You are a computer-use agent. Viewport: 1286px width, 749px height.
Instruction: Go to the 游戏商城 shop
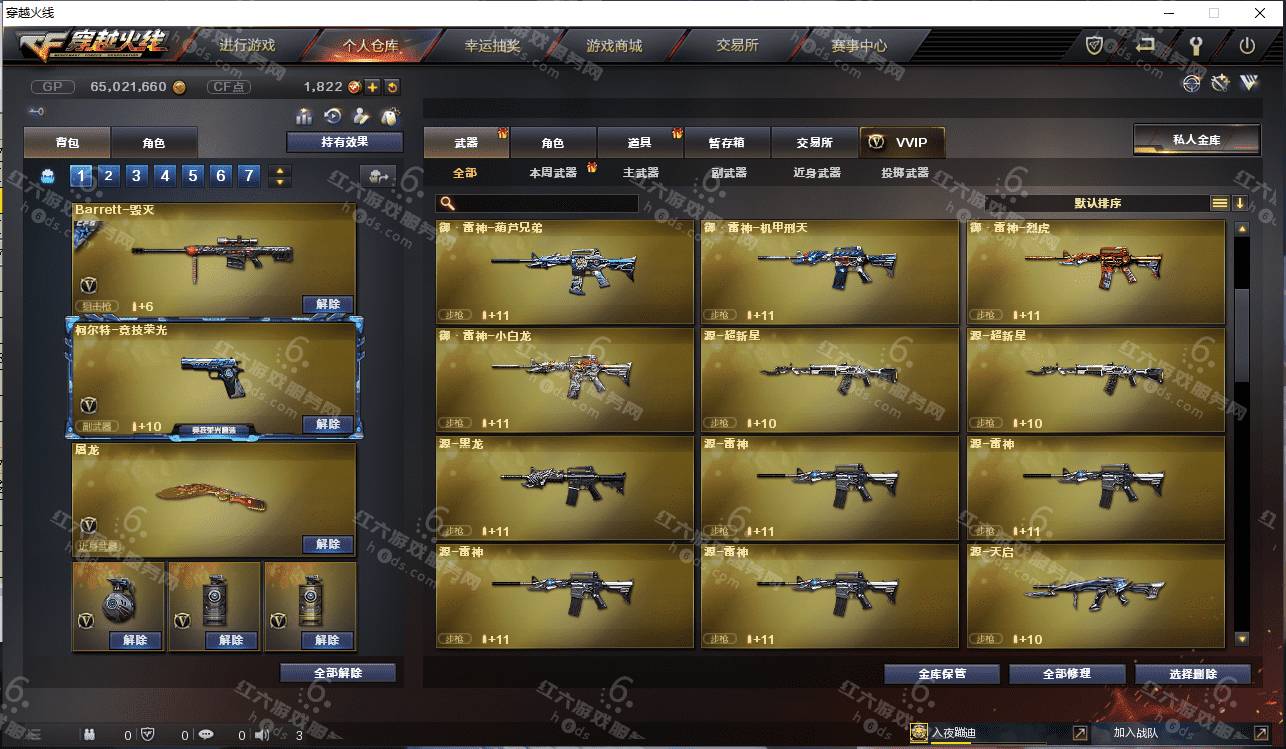click(613, 46)
